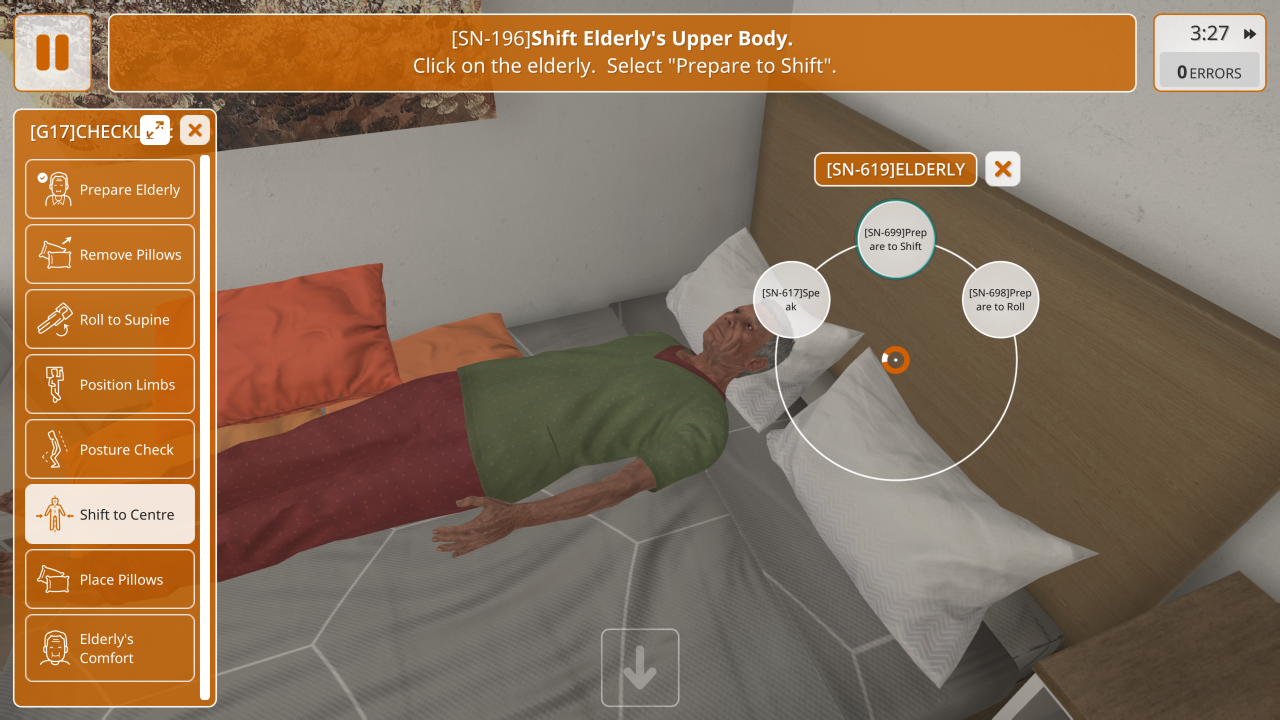Pause the simulation

(52, 52)
